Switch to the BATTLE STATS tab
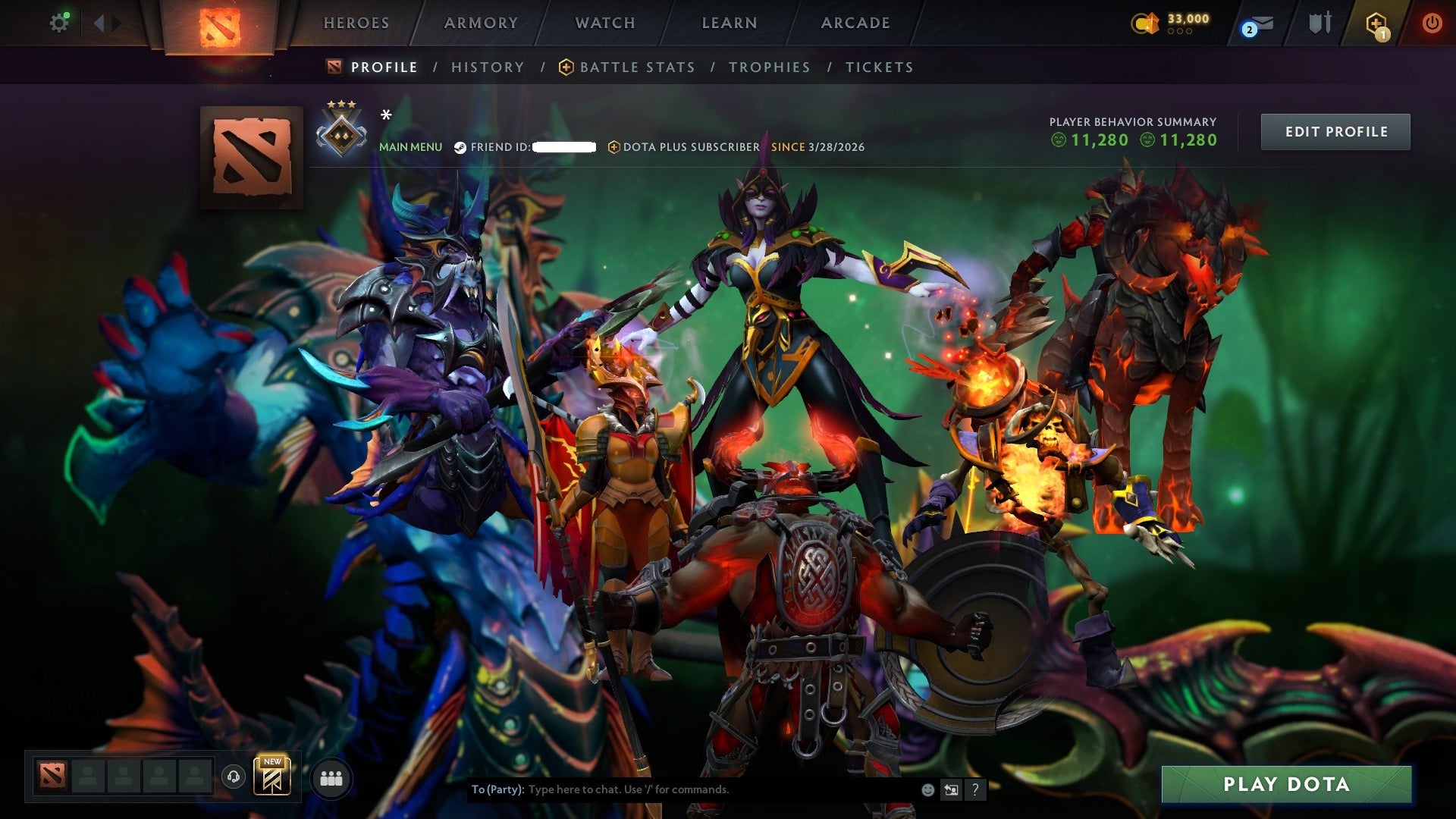Viewport: 1456px width, 819px height. coord(635,67)
